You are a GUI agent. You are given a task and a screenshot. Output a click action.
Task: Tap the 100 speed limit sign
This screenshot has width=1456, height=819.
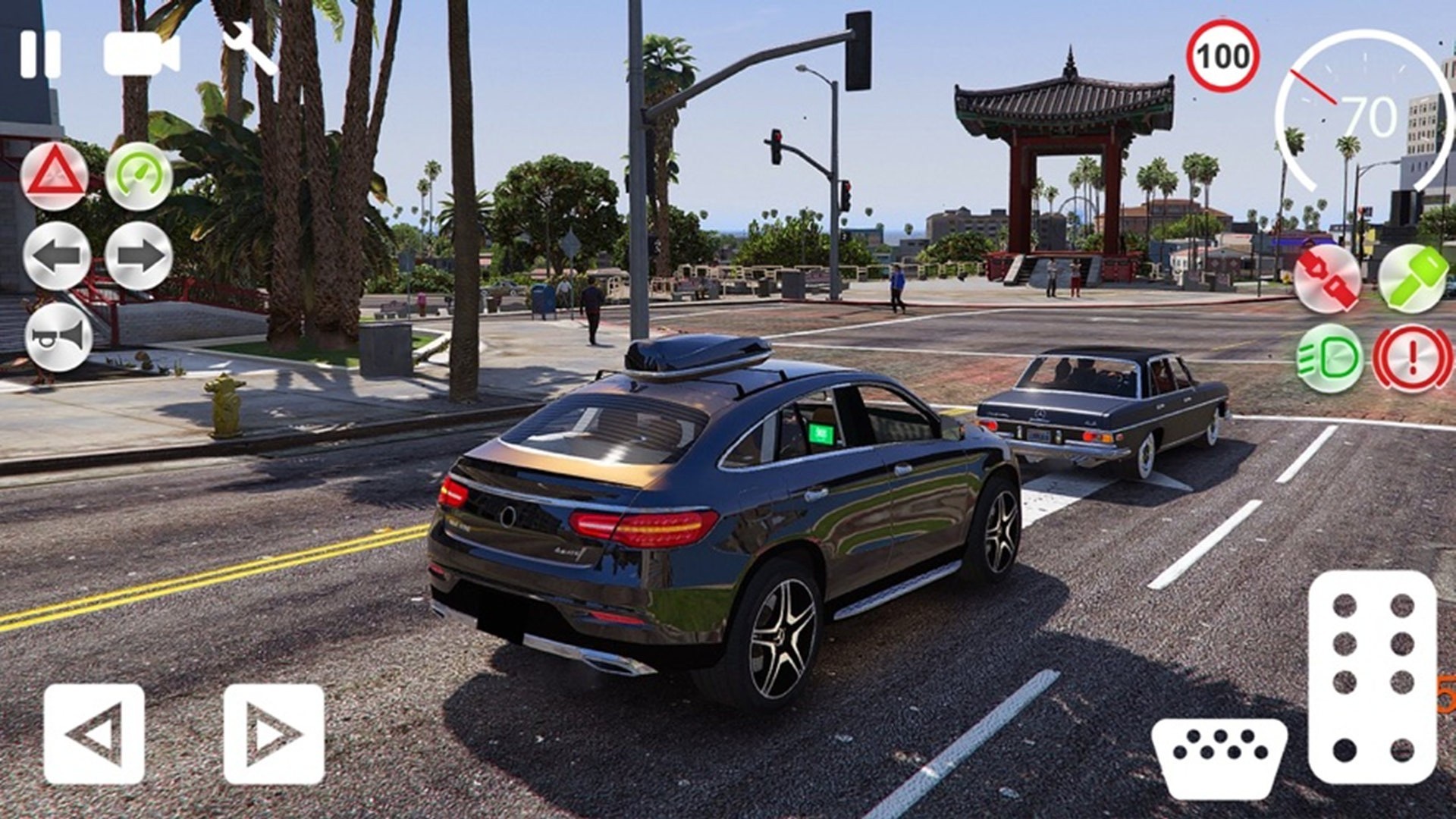pos(1224,55)
